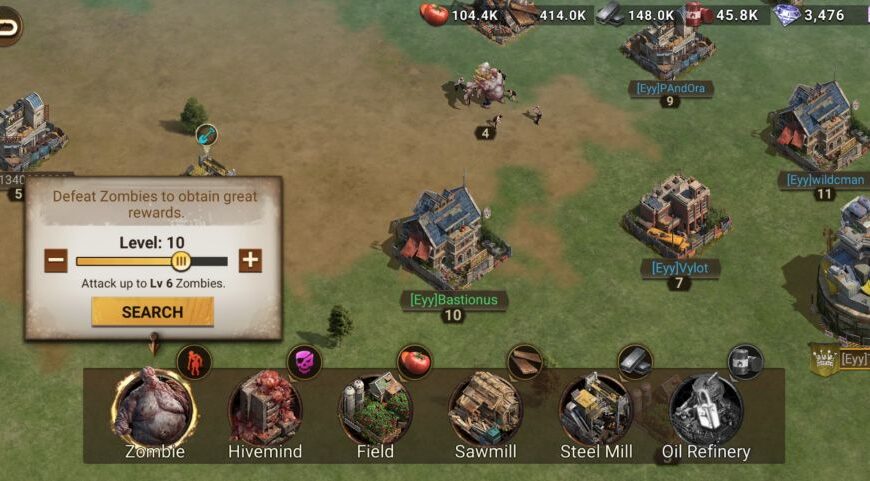
Task: Decrease zombie level with minus button
Action: point(57,261)
